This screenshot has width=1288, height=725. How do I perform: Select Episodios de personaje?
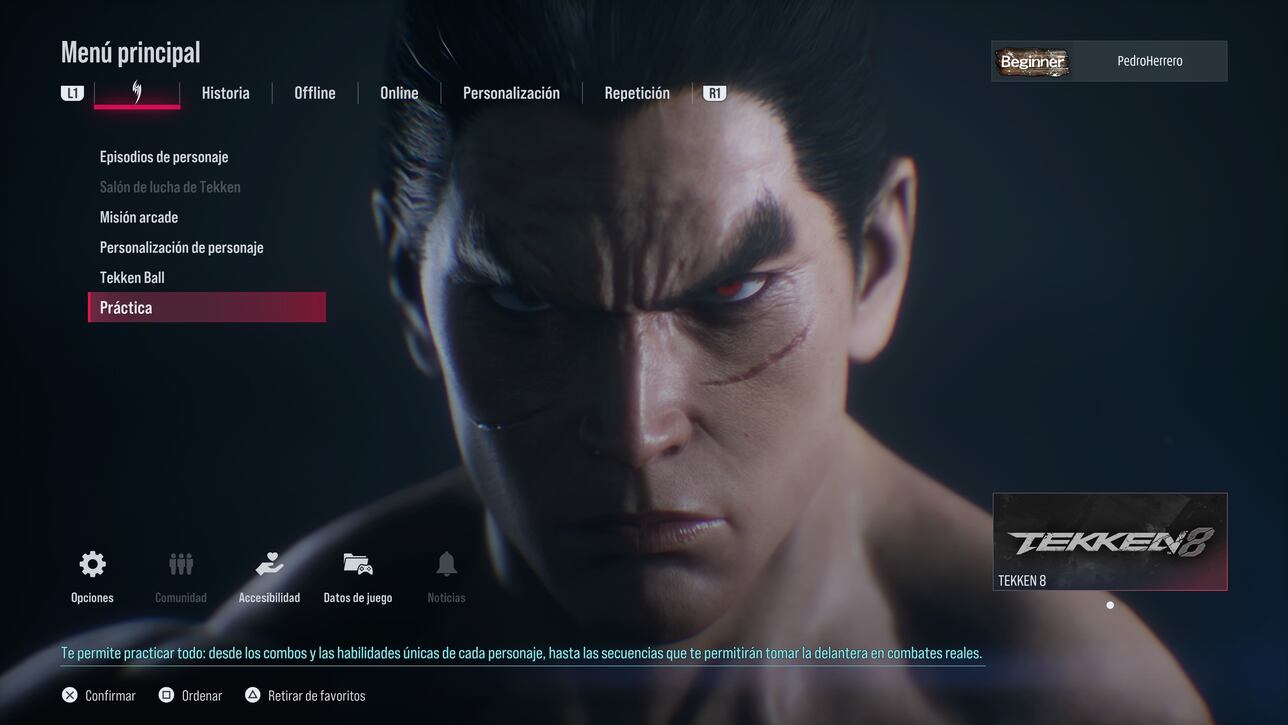pyautogui.click(x=164, y=156)
